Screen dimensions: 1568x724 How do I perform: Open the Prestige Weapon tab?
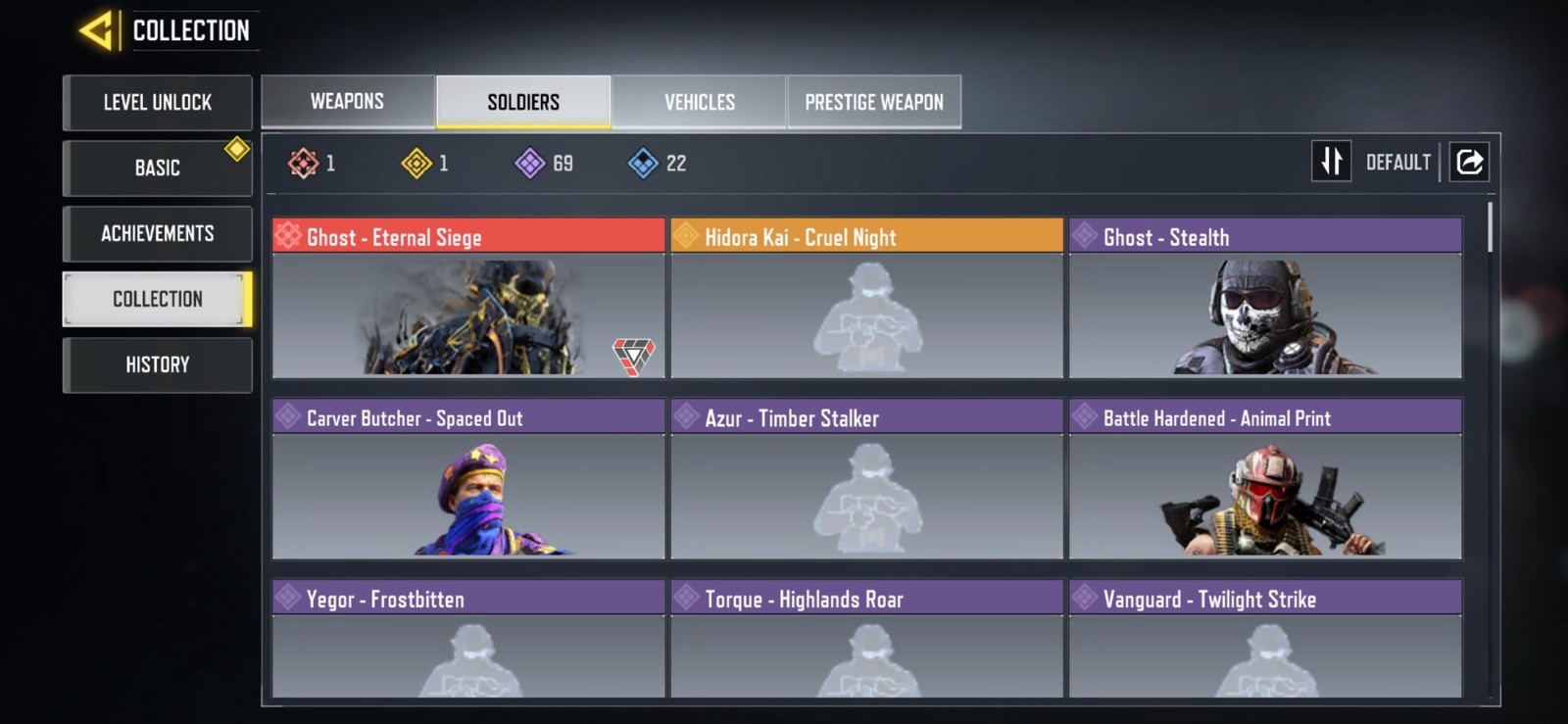pos(874,102)
